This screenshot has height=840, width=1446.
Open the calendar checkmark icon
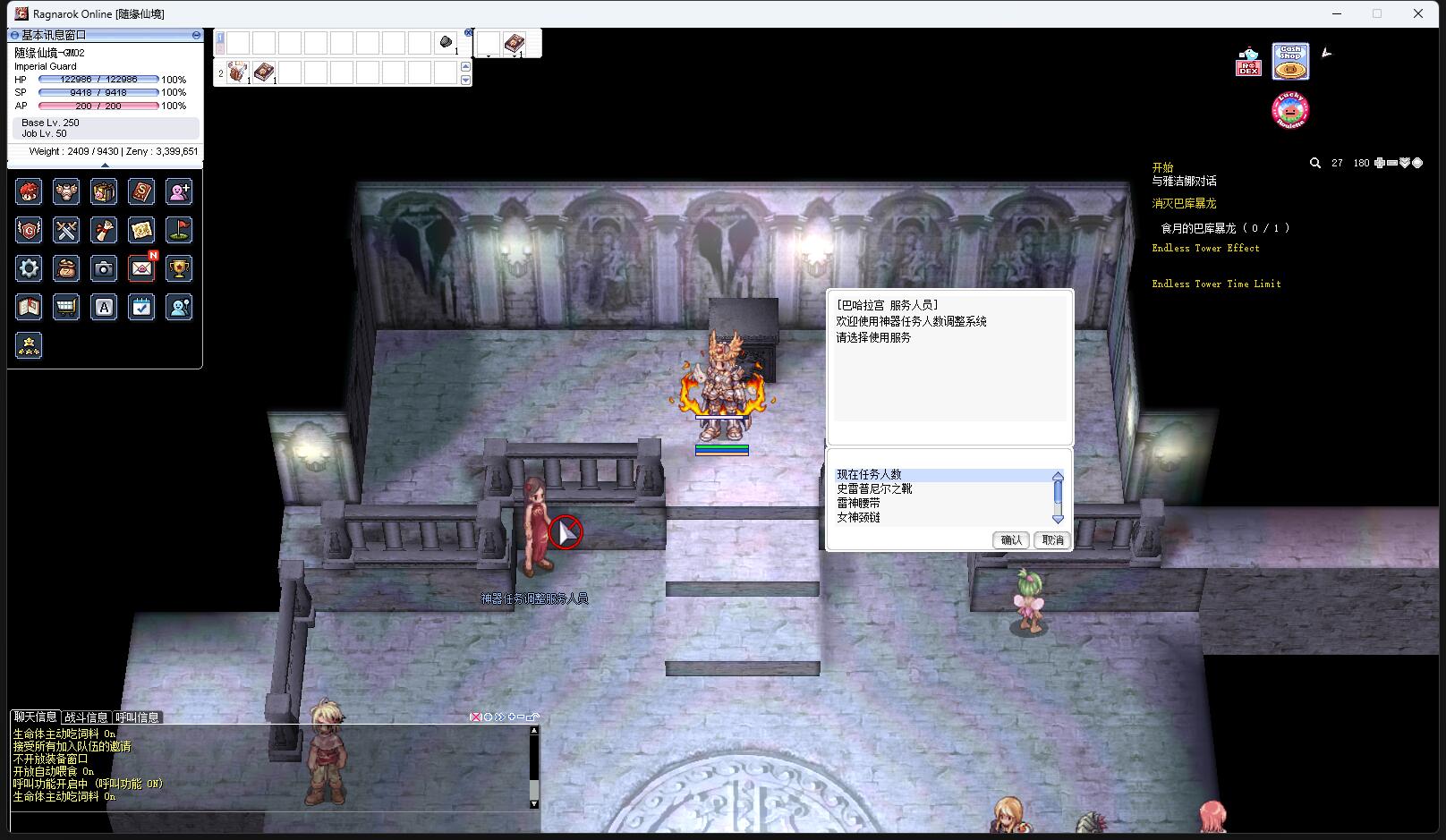141,307
